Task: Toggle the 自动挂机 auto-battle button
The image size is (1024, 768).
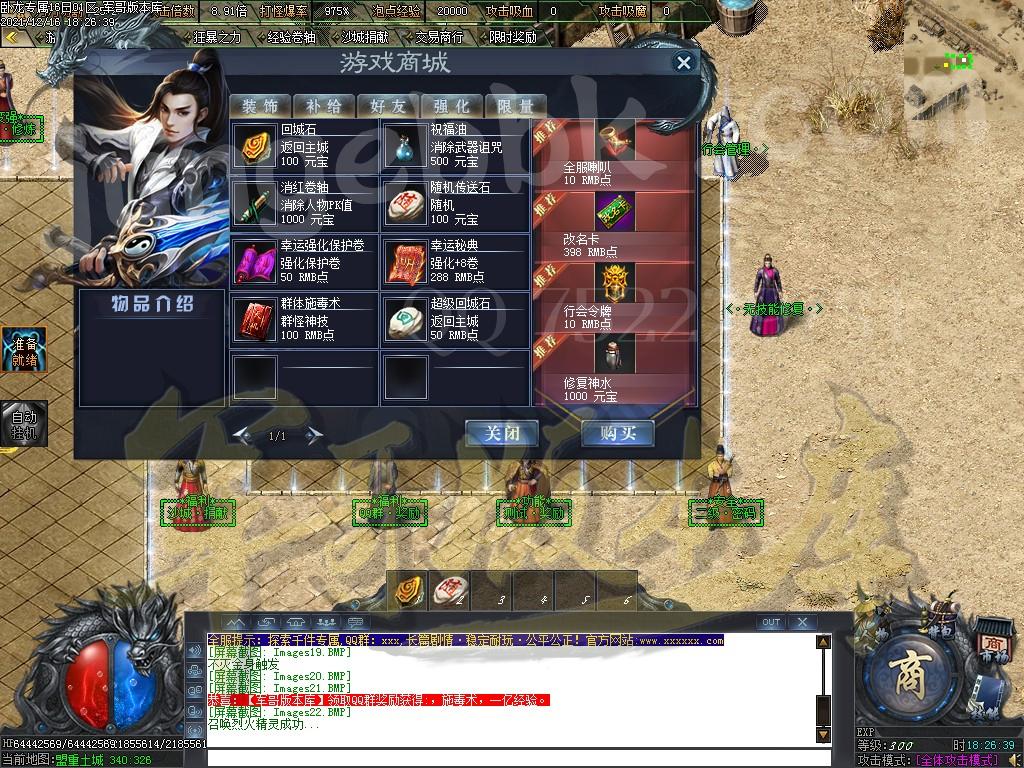Action: [23, 423]
